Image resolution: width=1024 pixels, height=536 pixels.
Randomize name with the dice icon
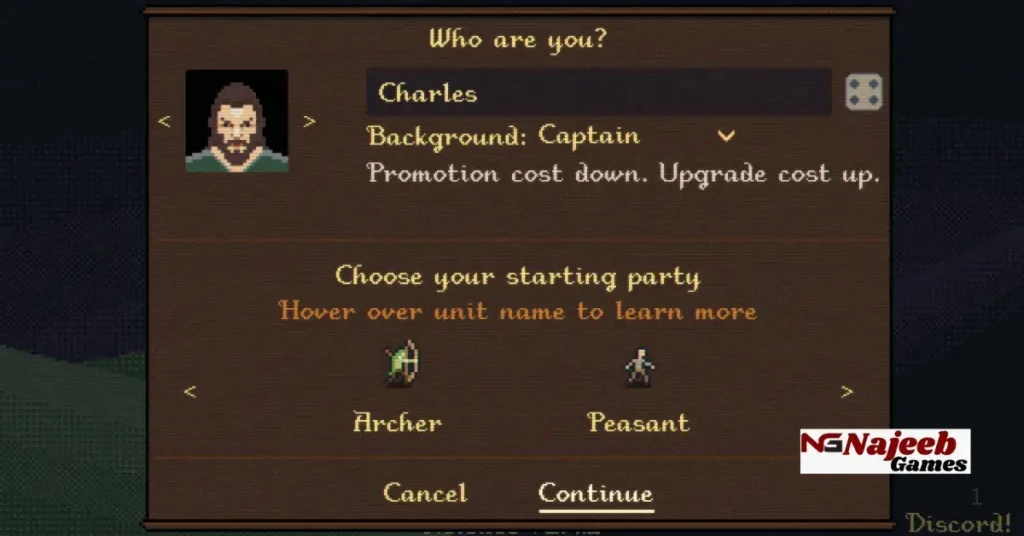click(x=863, y=93)
